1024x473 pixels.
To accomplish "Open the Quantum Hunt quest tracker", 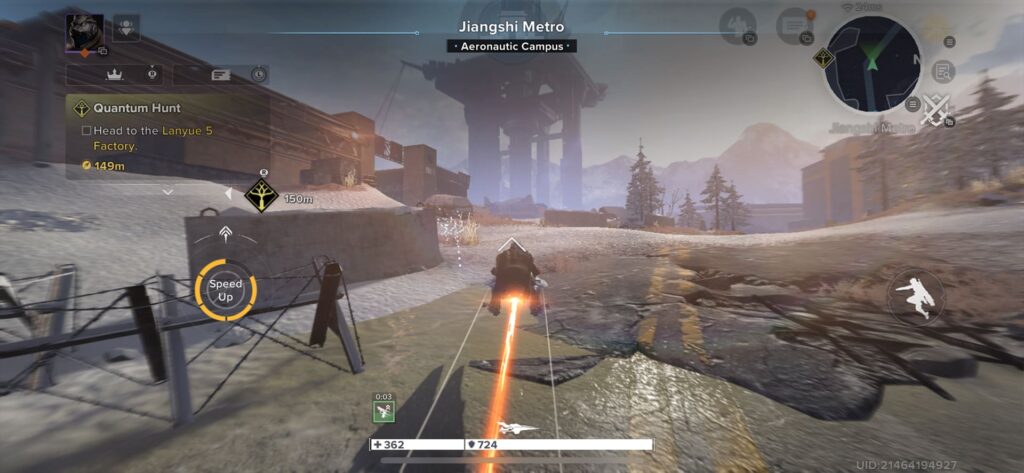I will pos(138,107).
